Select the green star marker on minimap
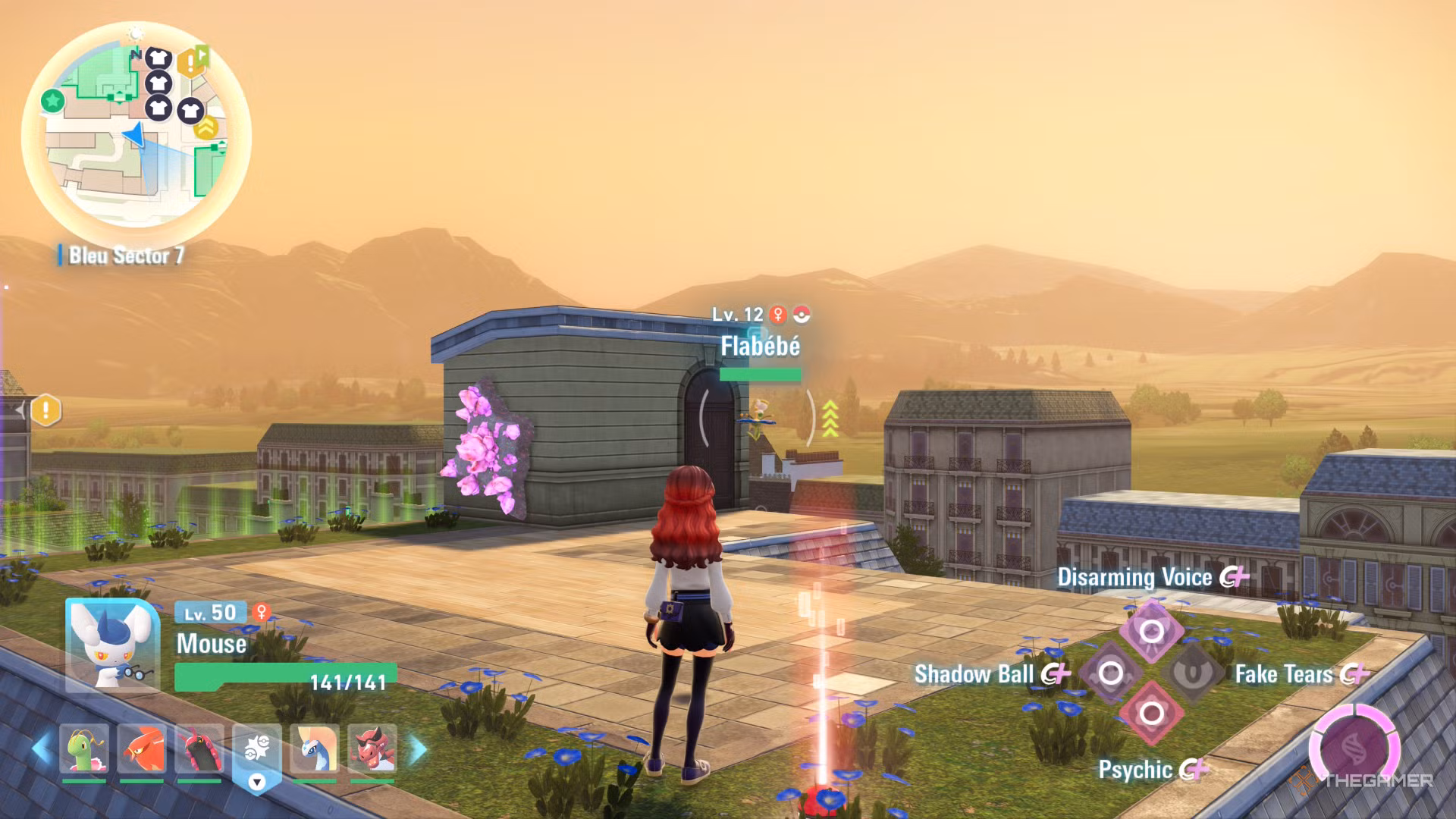This screenshot has width=1456, height=819. pyautogui.click(x=52, y=100)
